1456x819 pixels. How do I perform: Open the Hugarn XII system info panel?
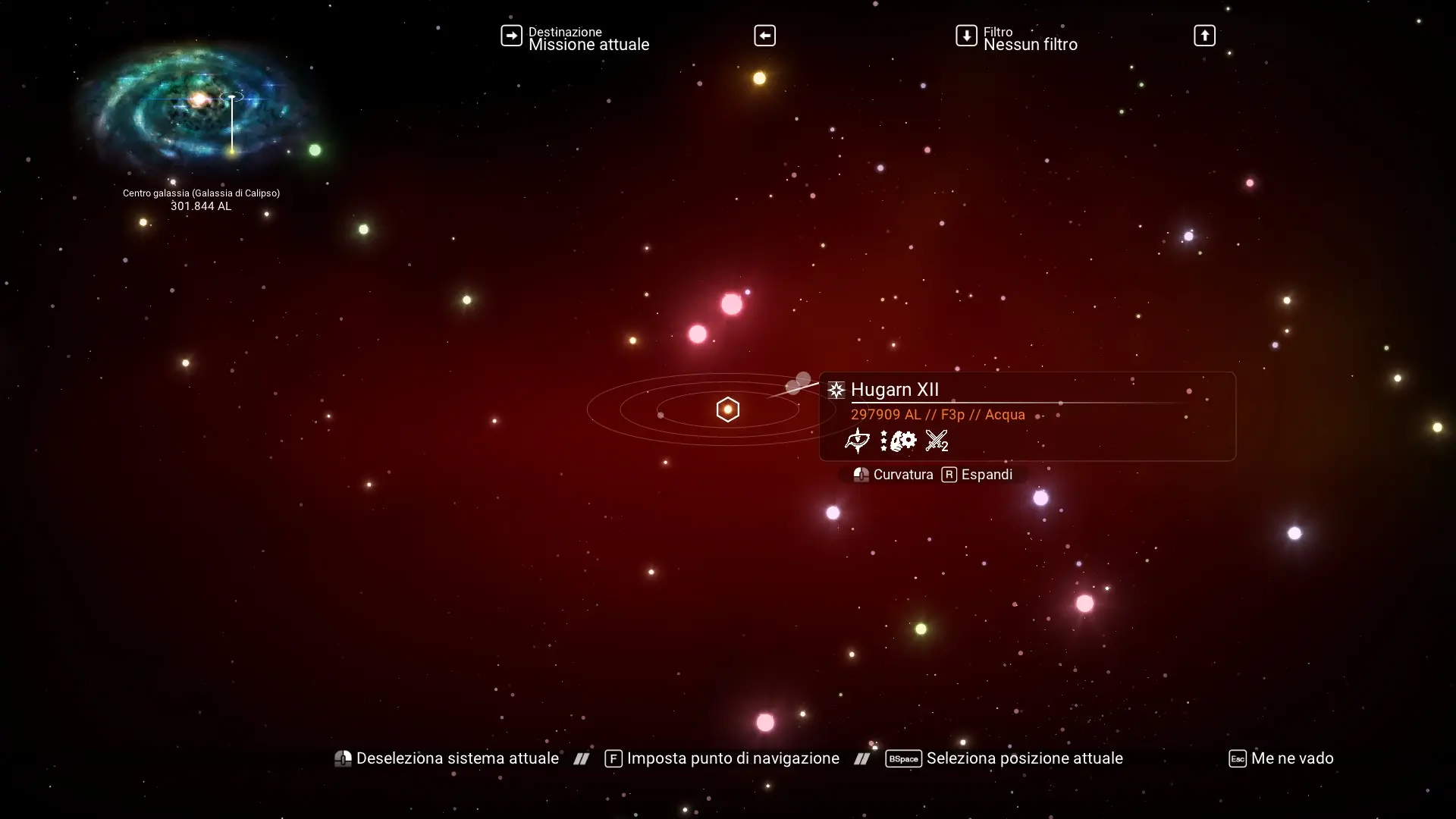[x=1027, y=416]
